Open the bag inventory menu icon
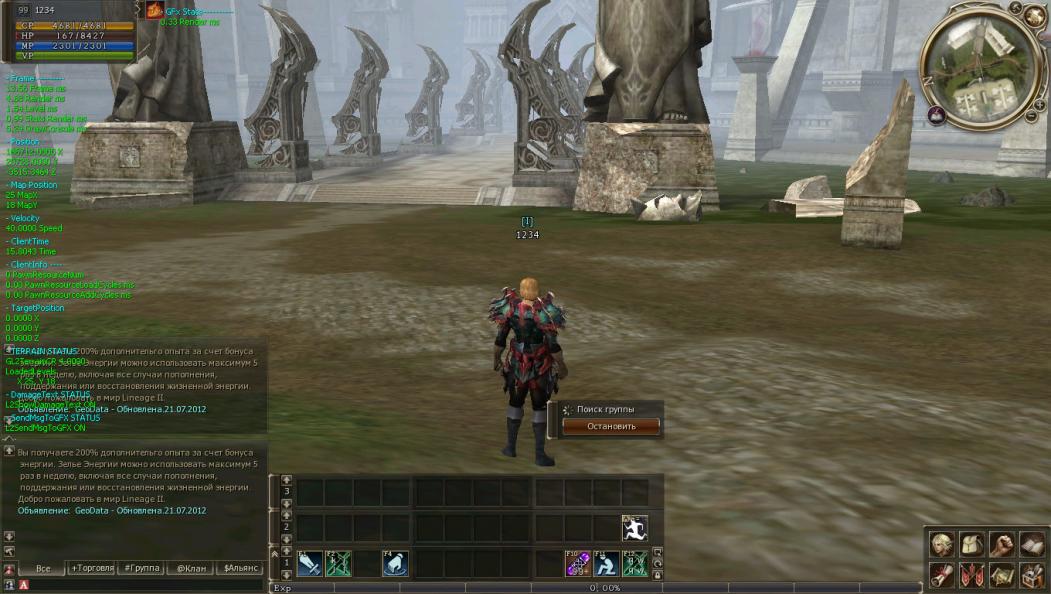Viewport: 1051px width, 594px height. point(971,544)
